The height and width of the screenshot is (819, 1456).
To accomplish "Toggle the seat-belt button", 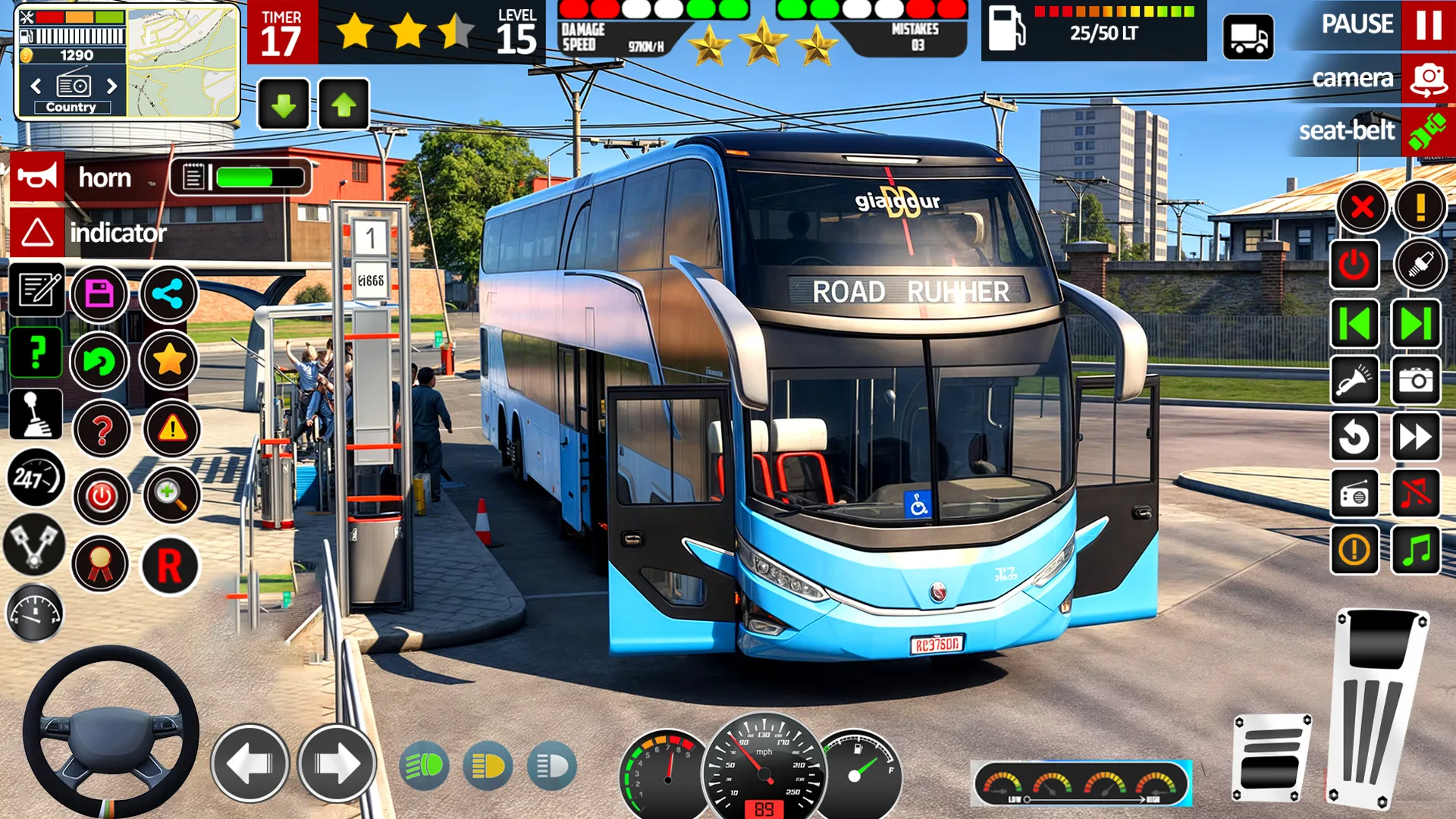I will [1427, 131].
